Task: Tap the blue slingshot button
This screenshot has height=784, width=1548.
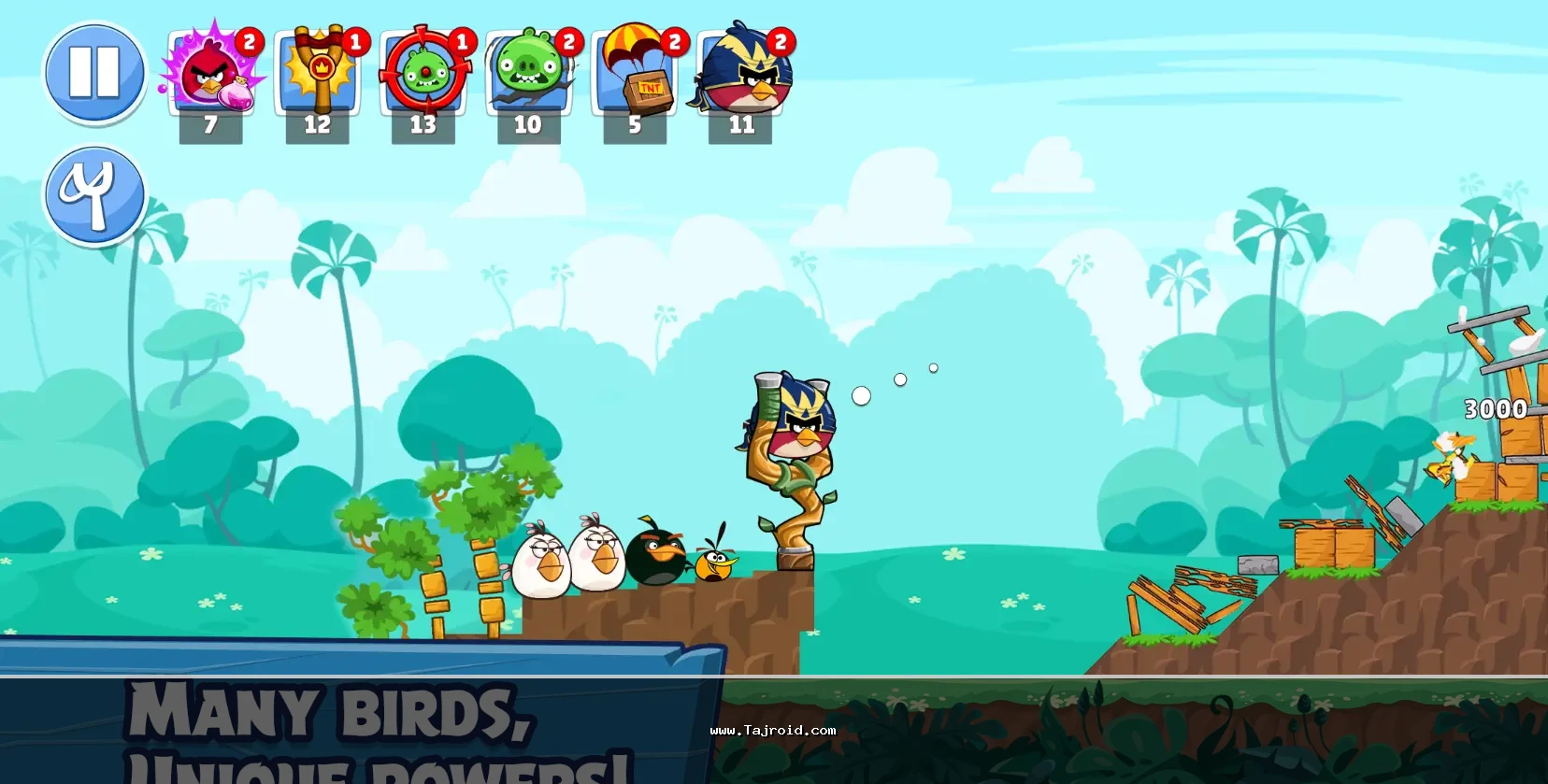Action: (94, 194)
